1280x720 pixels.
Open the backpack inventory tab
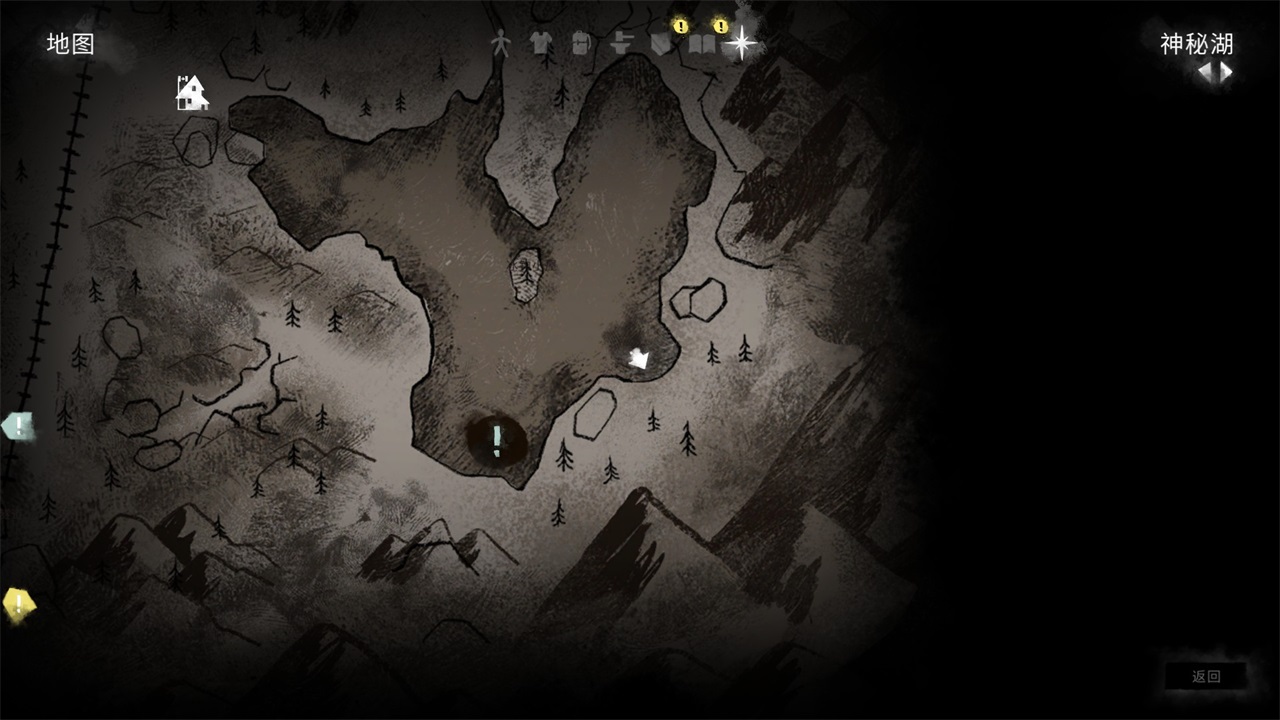point(580,43)
